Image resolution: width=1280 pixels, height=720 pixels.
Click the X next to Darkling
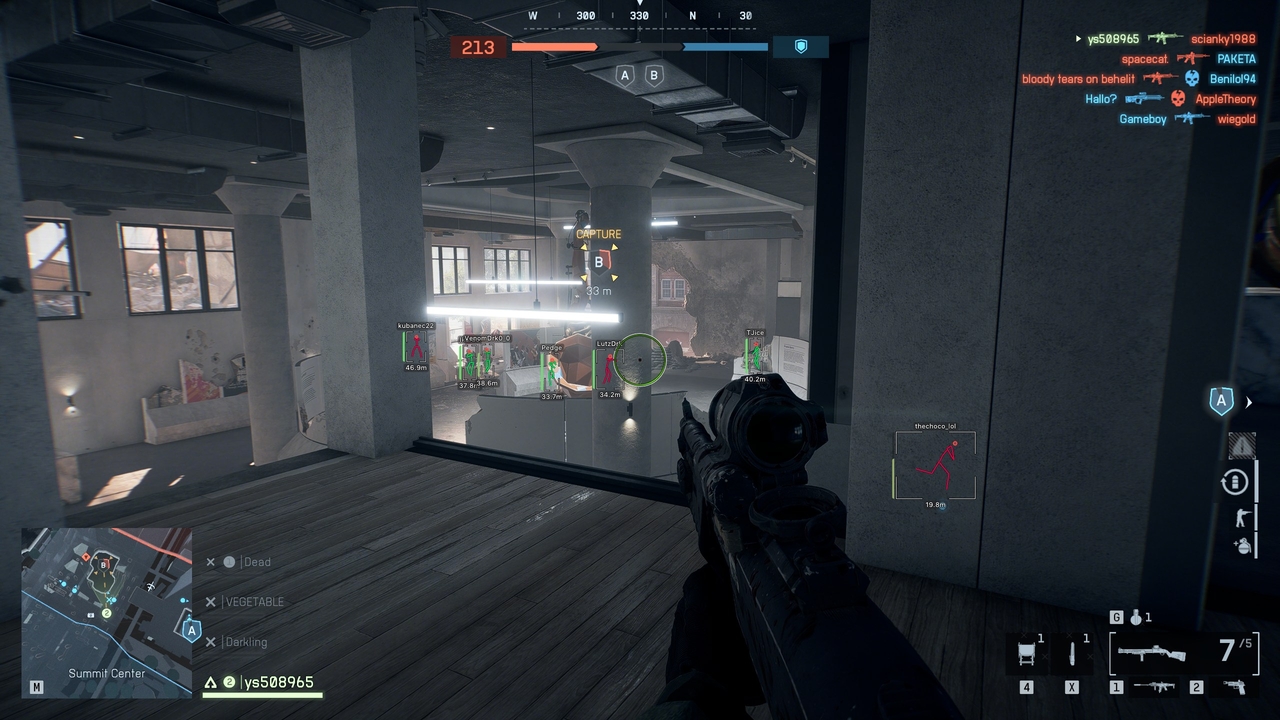[x=210, y=641]
